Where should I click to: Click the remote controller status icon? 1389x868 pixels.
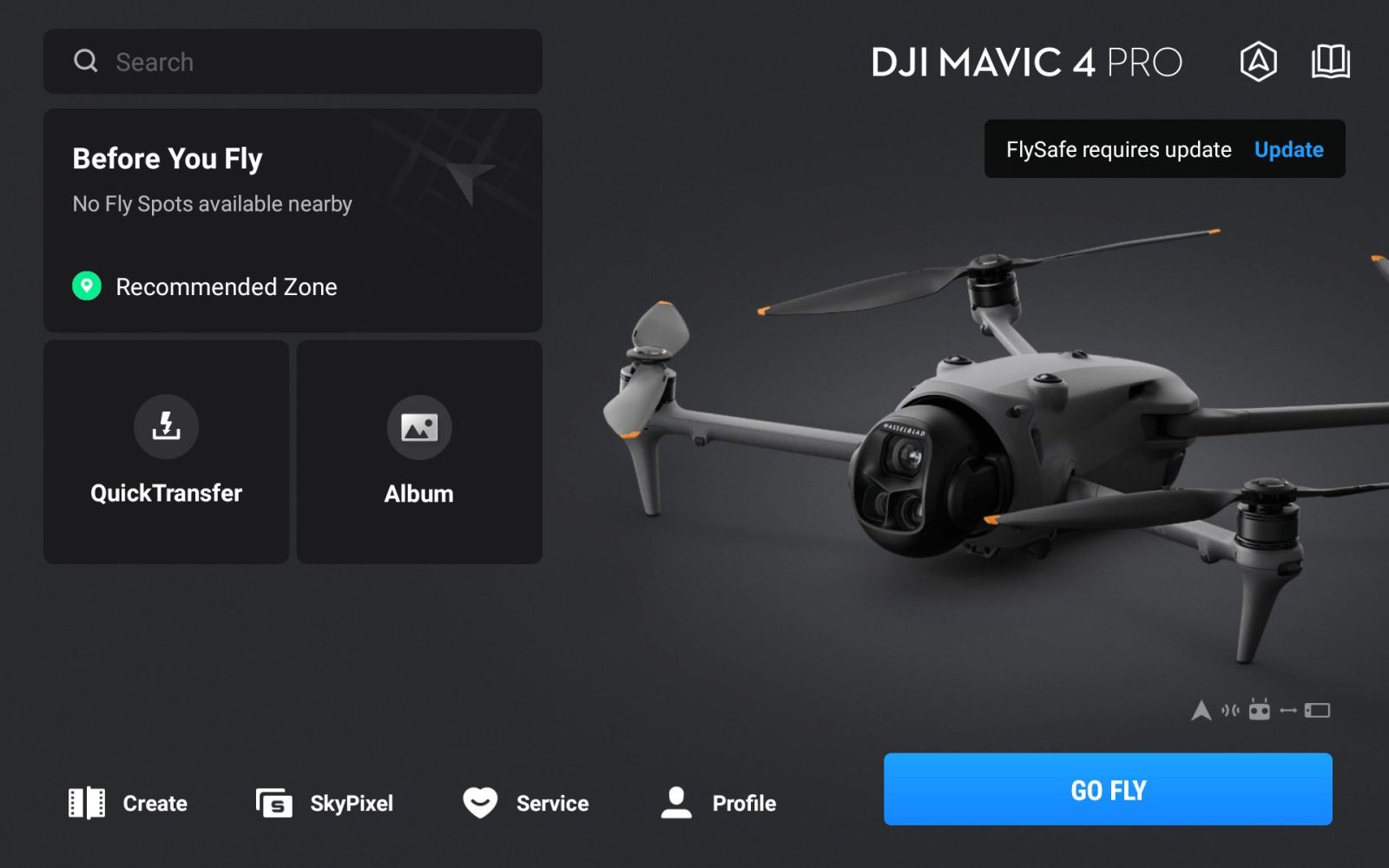point(1259,709)
